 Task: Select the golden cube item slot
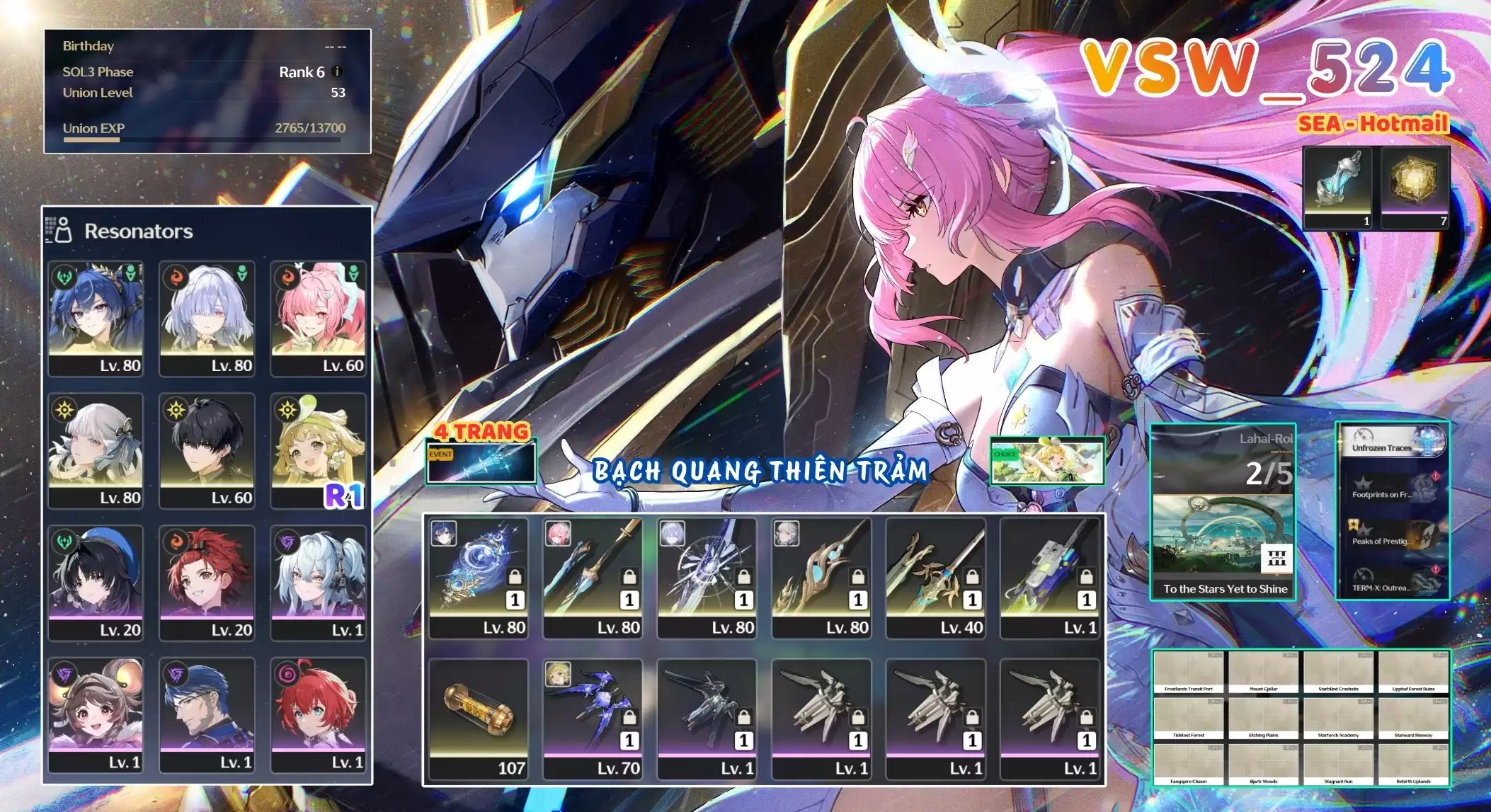[1415, 188]
